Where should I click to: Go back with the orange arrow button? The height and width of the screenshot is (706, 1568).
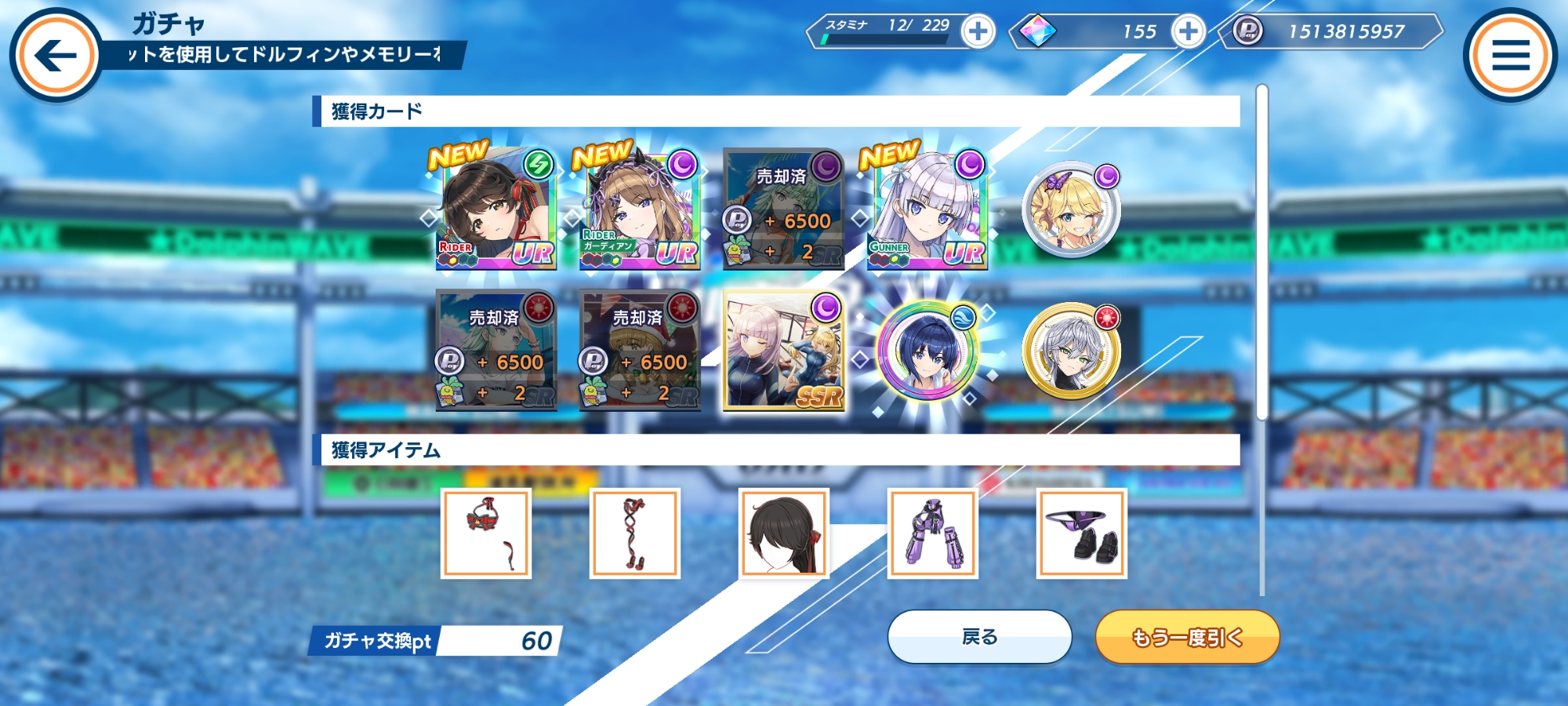click(x=56, y=55)
